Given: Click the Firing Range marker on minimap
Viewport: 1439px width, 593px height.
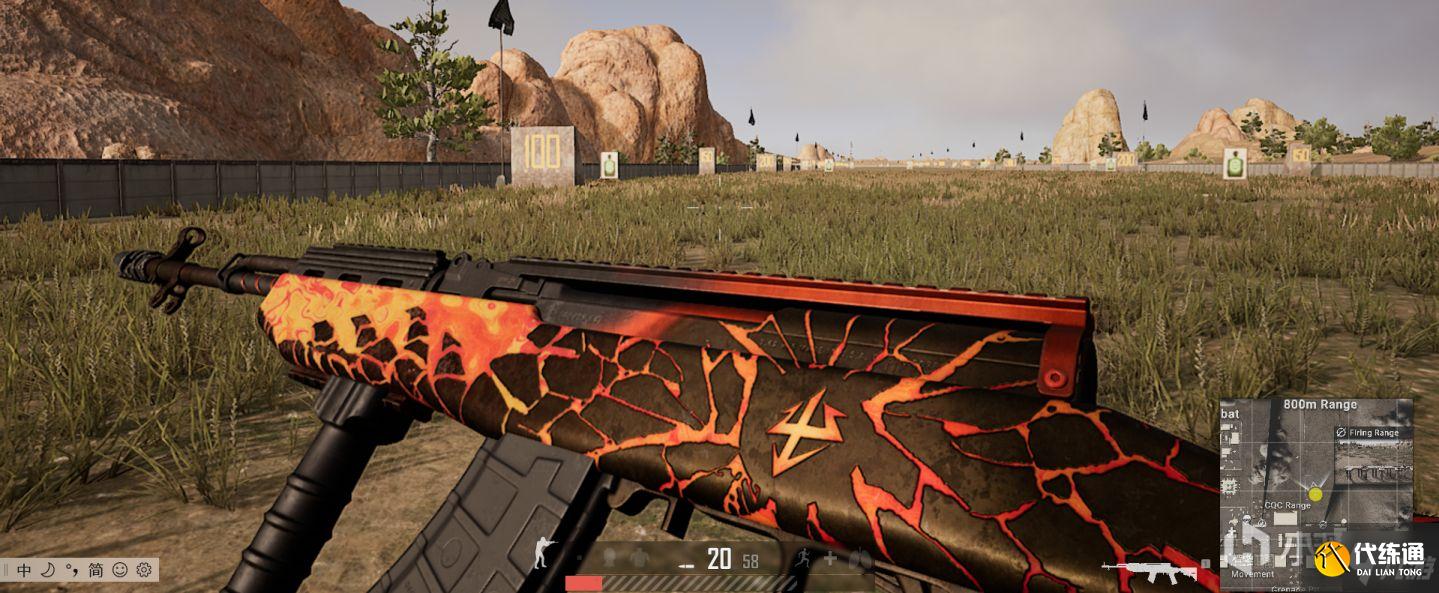Looking at the screenshot, I should [1373, 433].
